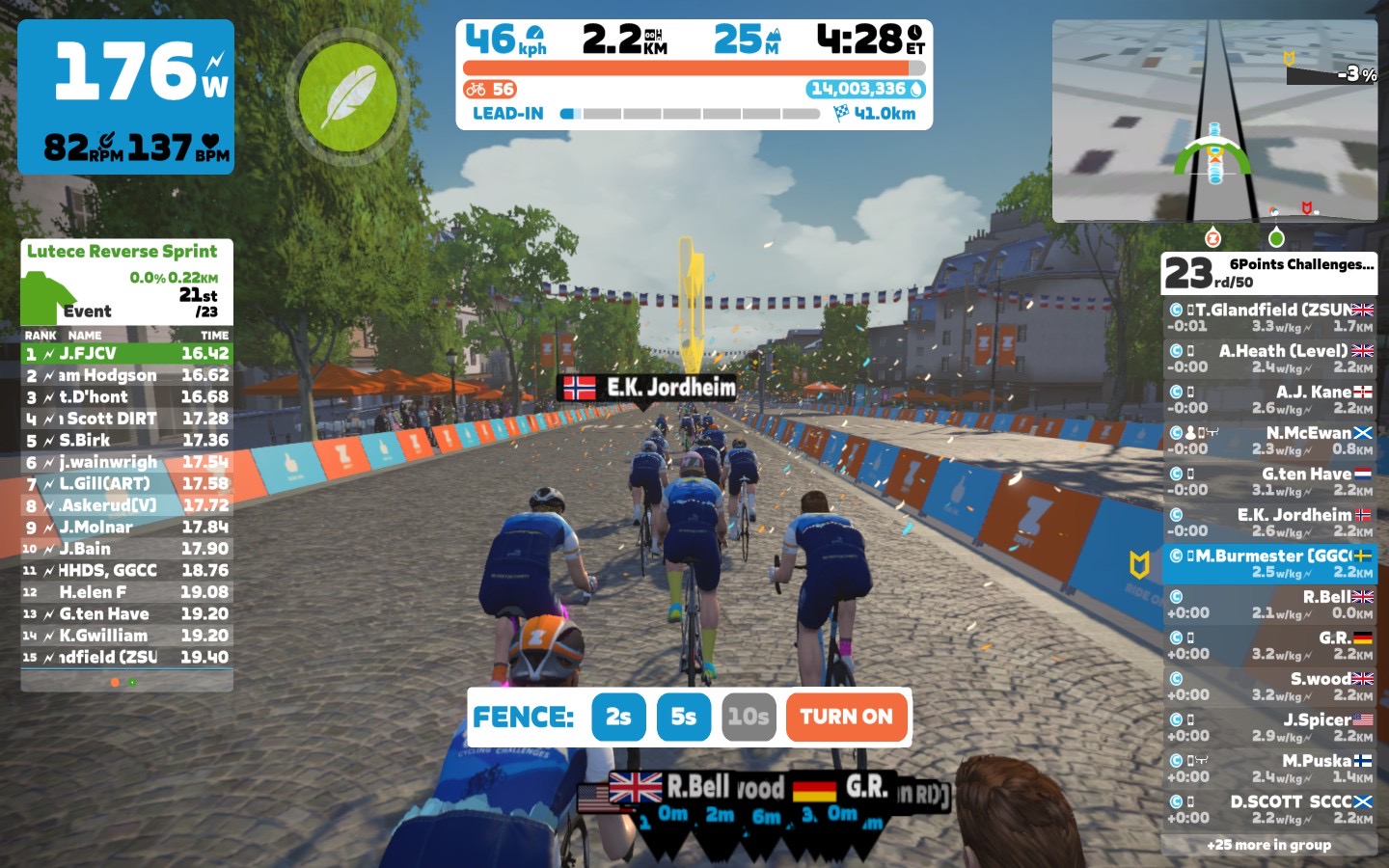Set the fence to 2s
Image resolution: width=1389 pixels, height=868 pixels.
click(x=618, y=717)
